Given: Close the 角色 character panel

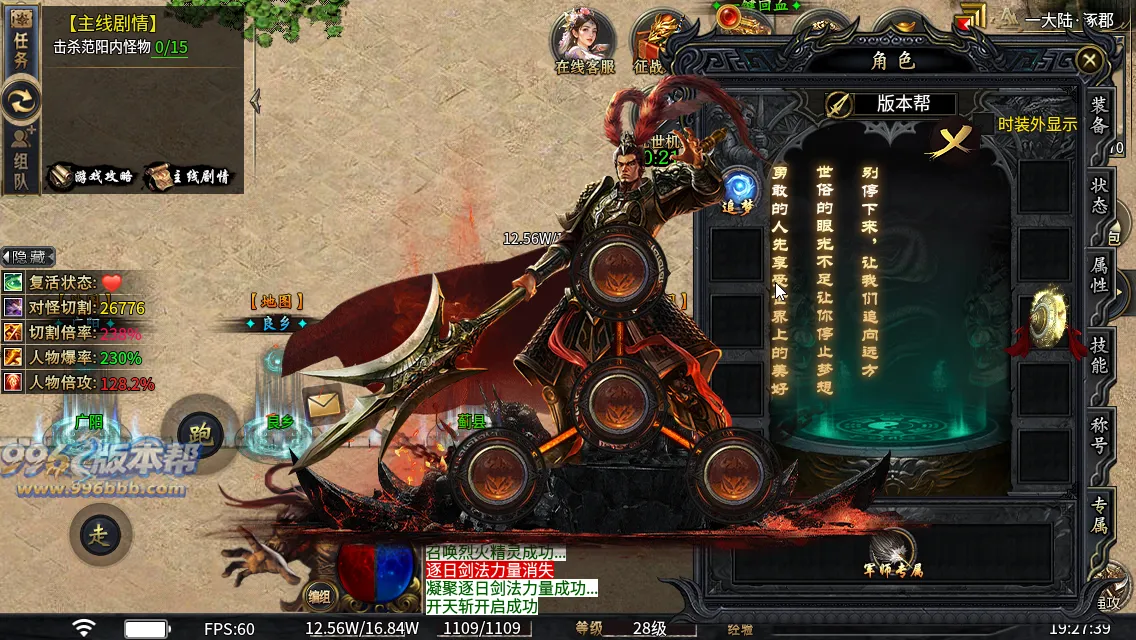Looking at the screenshot, I should point(1089,61).
